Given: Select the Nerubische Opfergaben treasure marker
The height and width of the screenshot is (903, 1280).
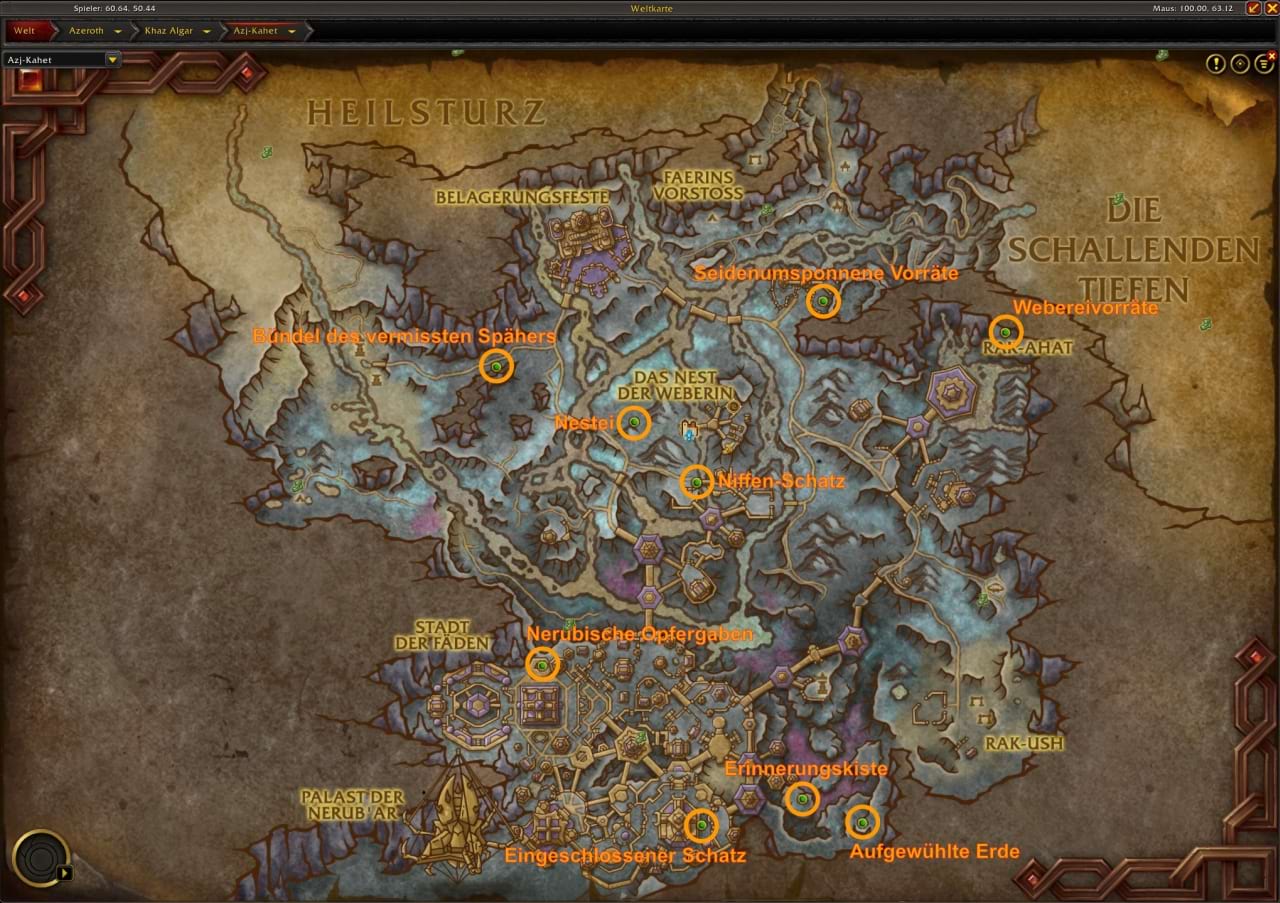Looking at the screenshot, I should pos(542,665).
